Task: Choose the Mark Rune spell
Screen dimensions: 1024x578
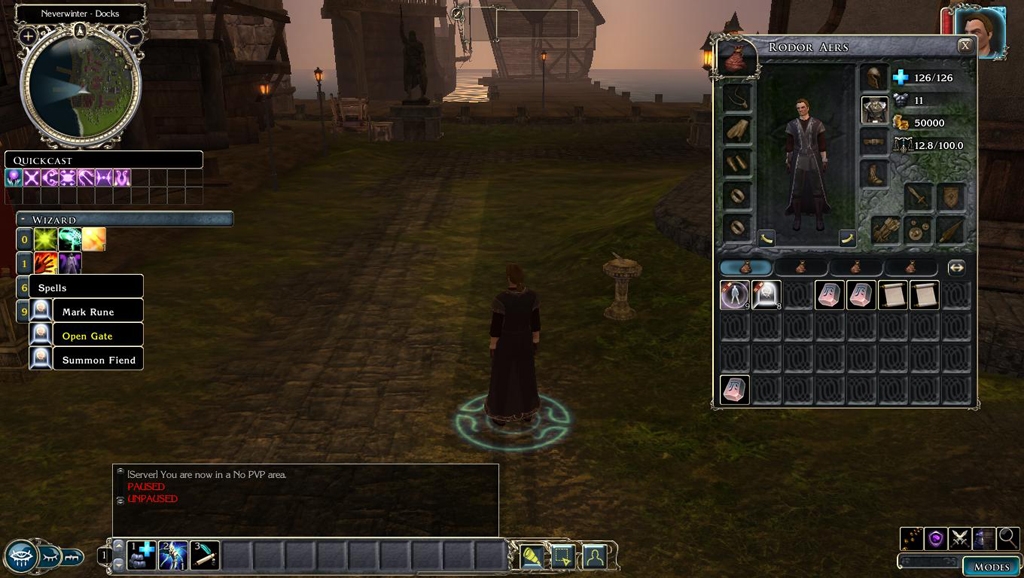Action: pyautogui.click(x=88, y=312)
